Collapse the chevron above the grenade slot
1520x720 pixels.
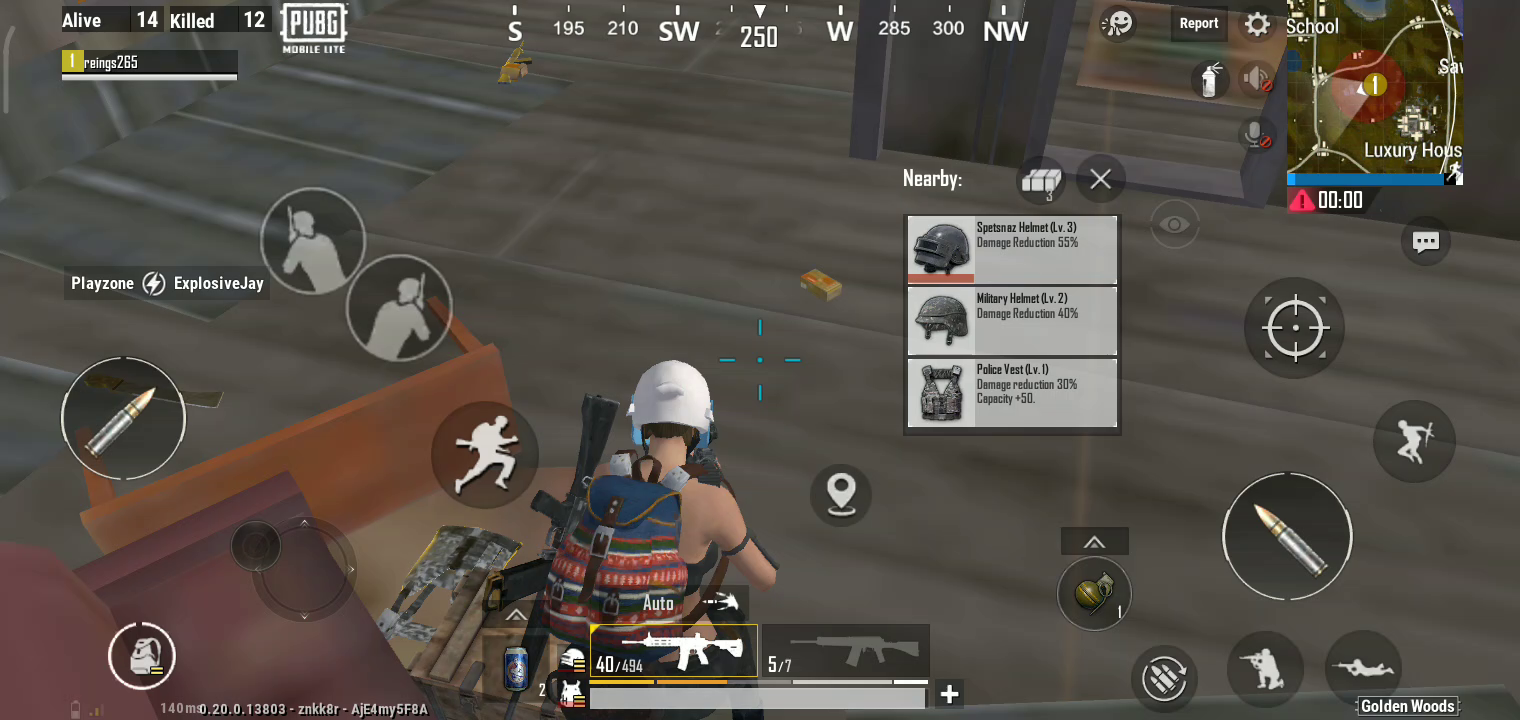click(x=1094, y=540)
